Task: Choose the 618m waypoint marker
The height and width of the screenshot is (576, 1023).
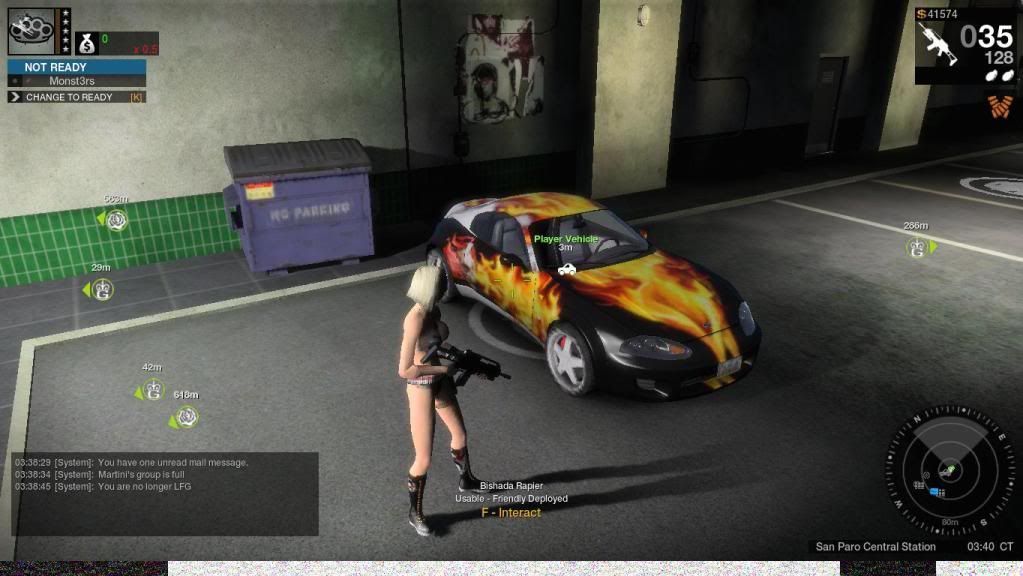Action: point(185,417)
